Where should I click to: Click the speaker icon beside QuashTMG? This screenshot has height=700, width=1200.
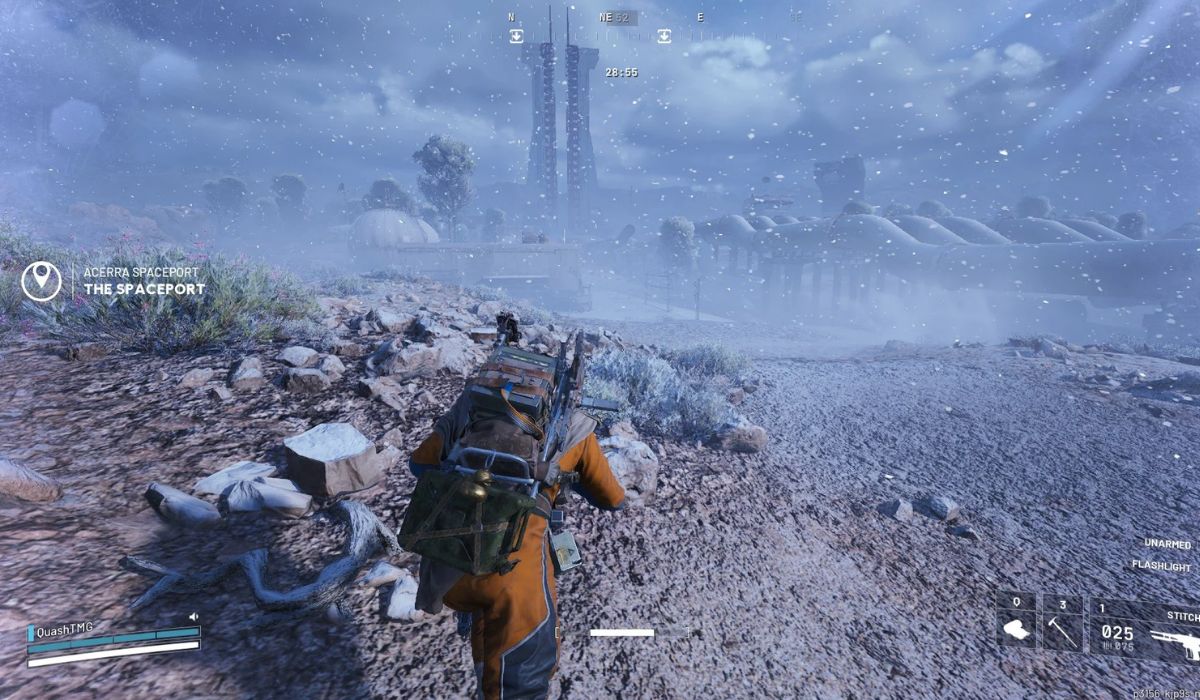pos(194,617)
